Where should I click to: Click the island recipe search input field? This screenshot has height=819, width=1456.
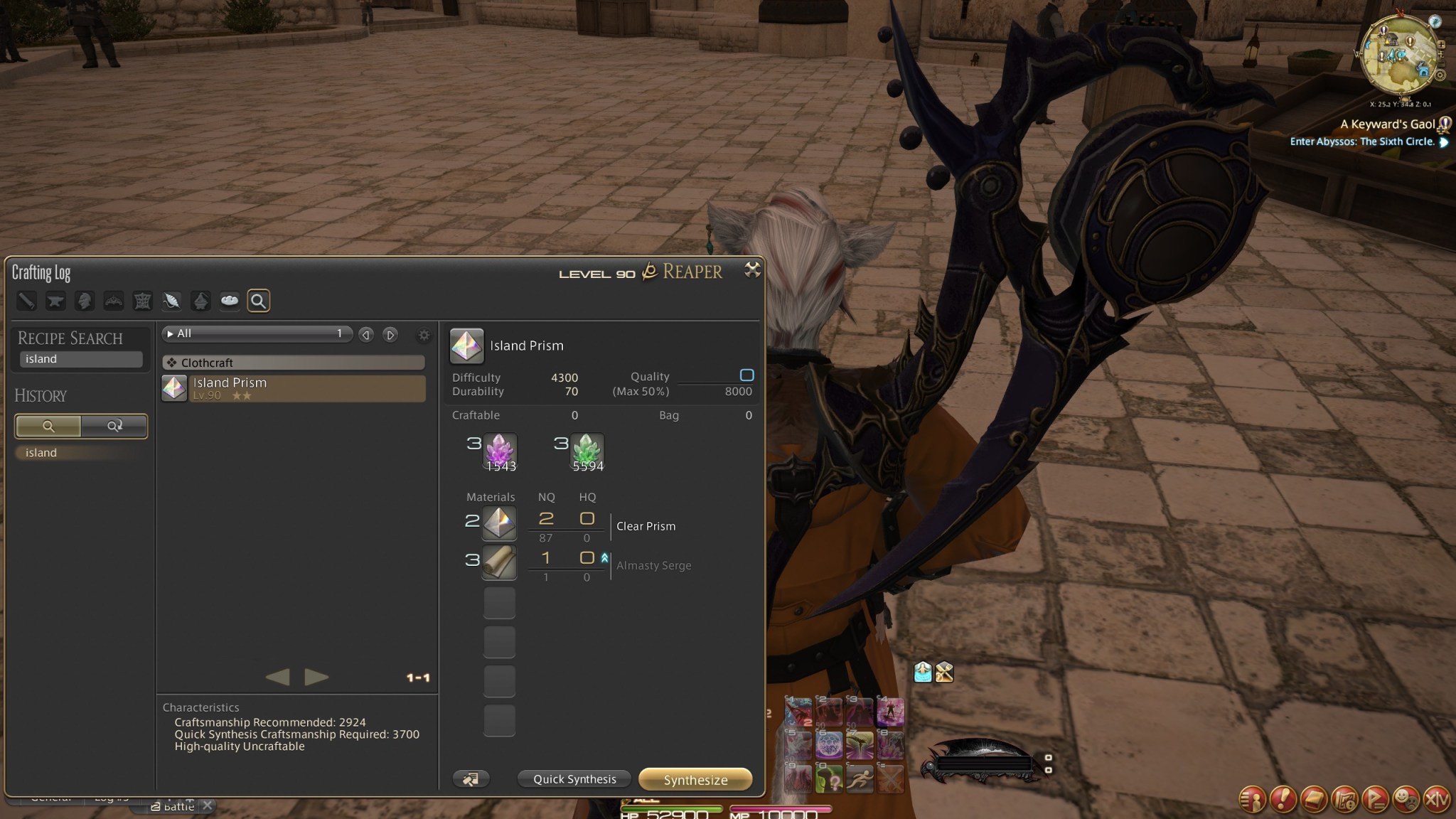80,359
